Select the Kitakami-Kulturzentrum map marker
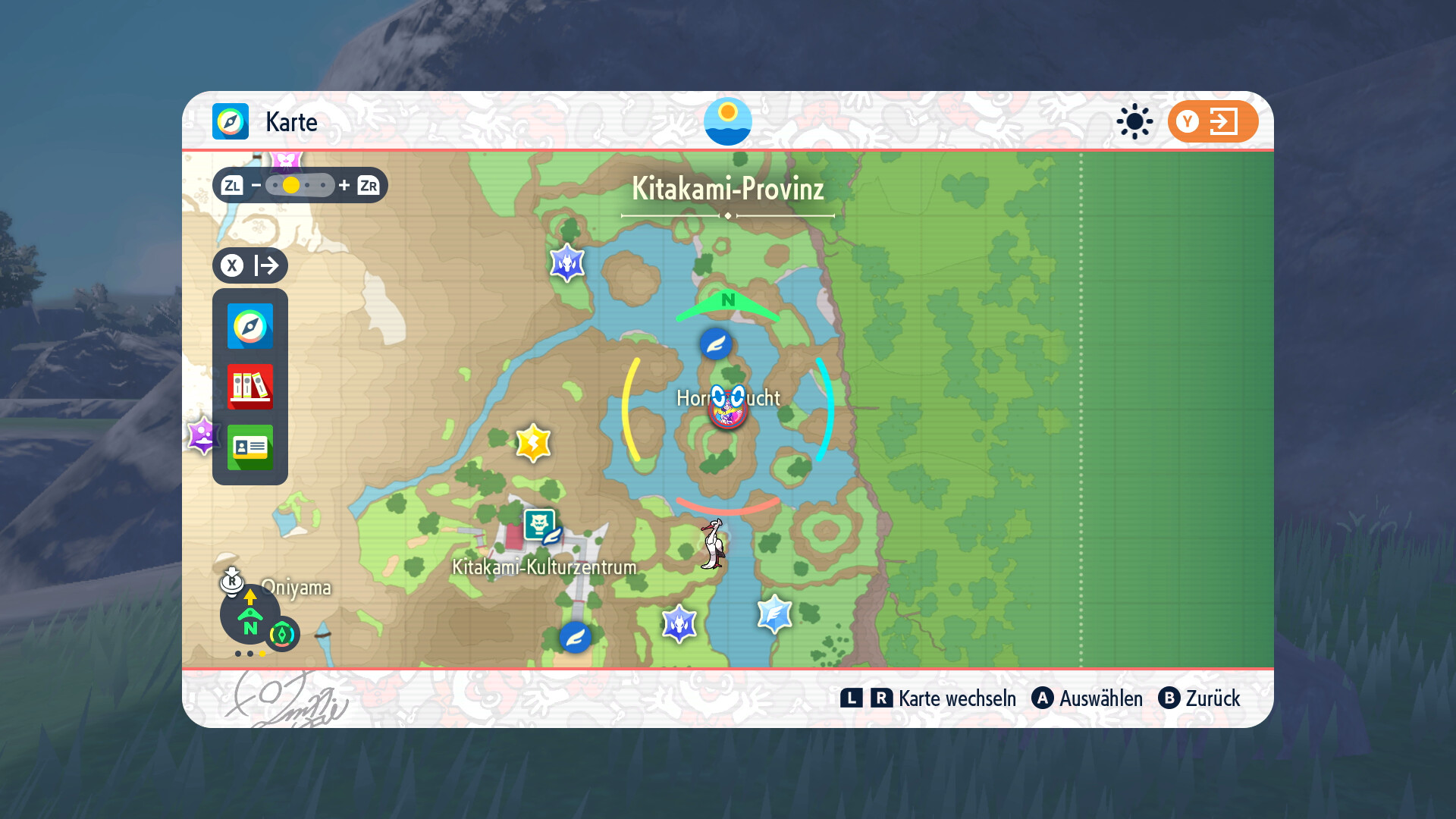The width and height of the screenshot is (1456, 819). (539, 526)
